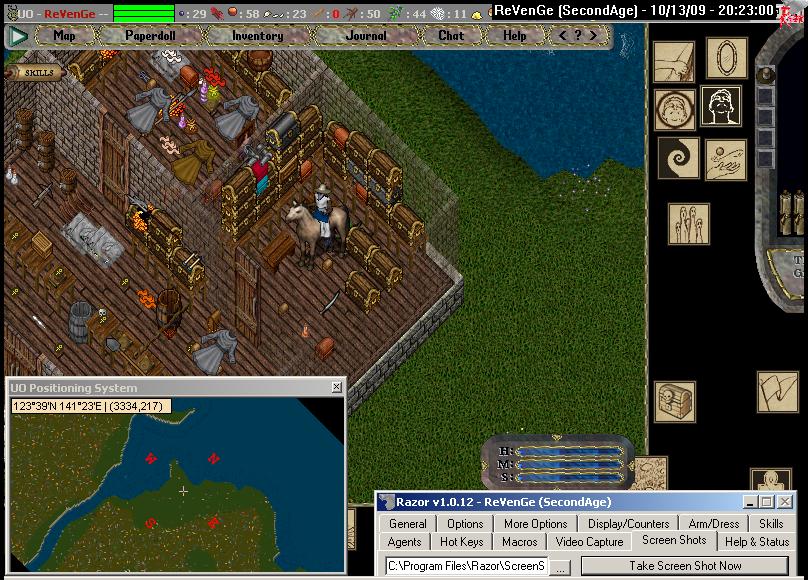Select the skull treasure chest icon
This screenshot has width=808, height=580.
(675, 400)
